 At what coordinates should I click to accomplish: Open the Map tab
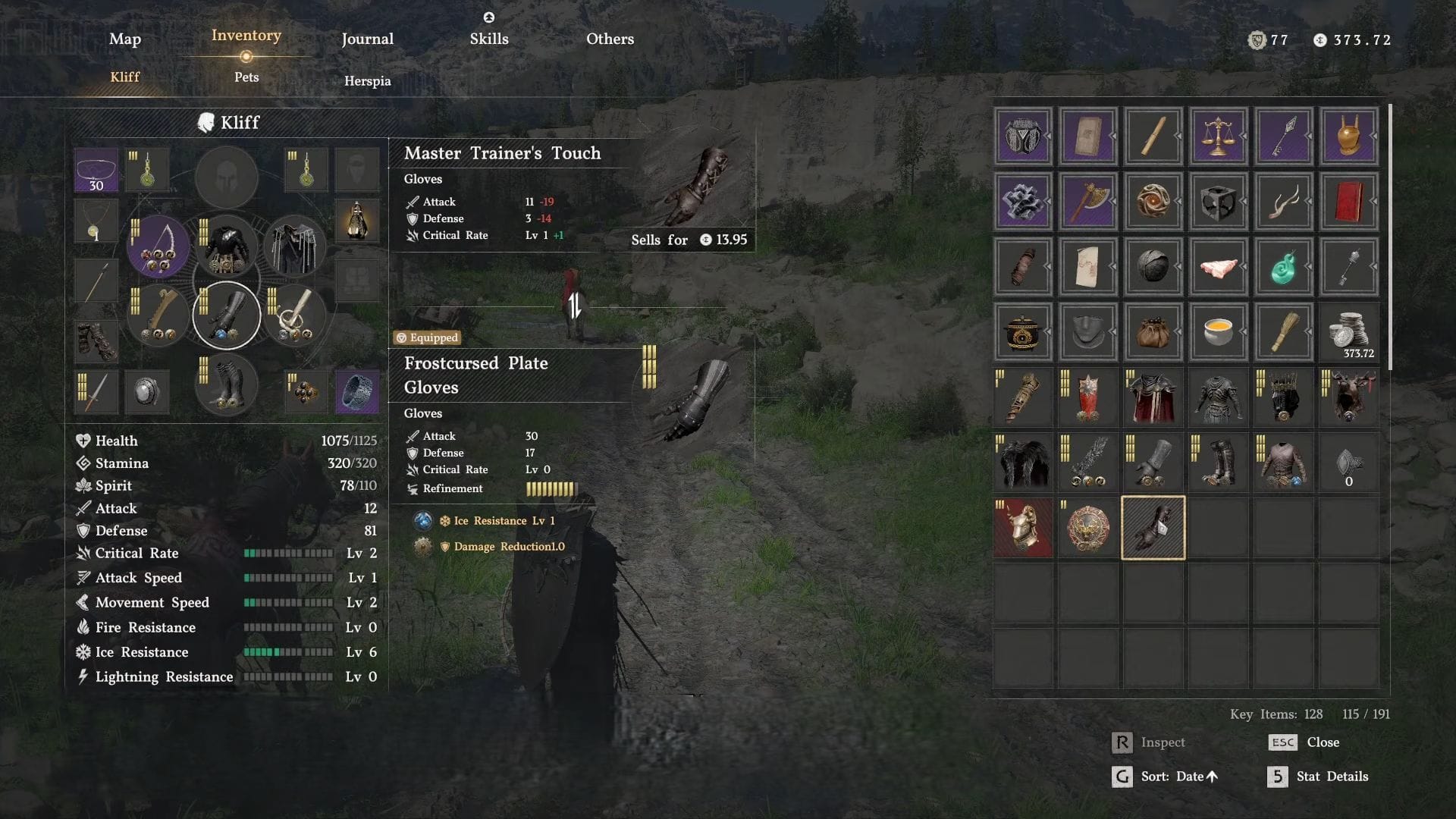coord(125,39)
